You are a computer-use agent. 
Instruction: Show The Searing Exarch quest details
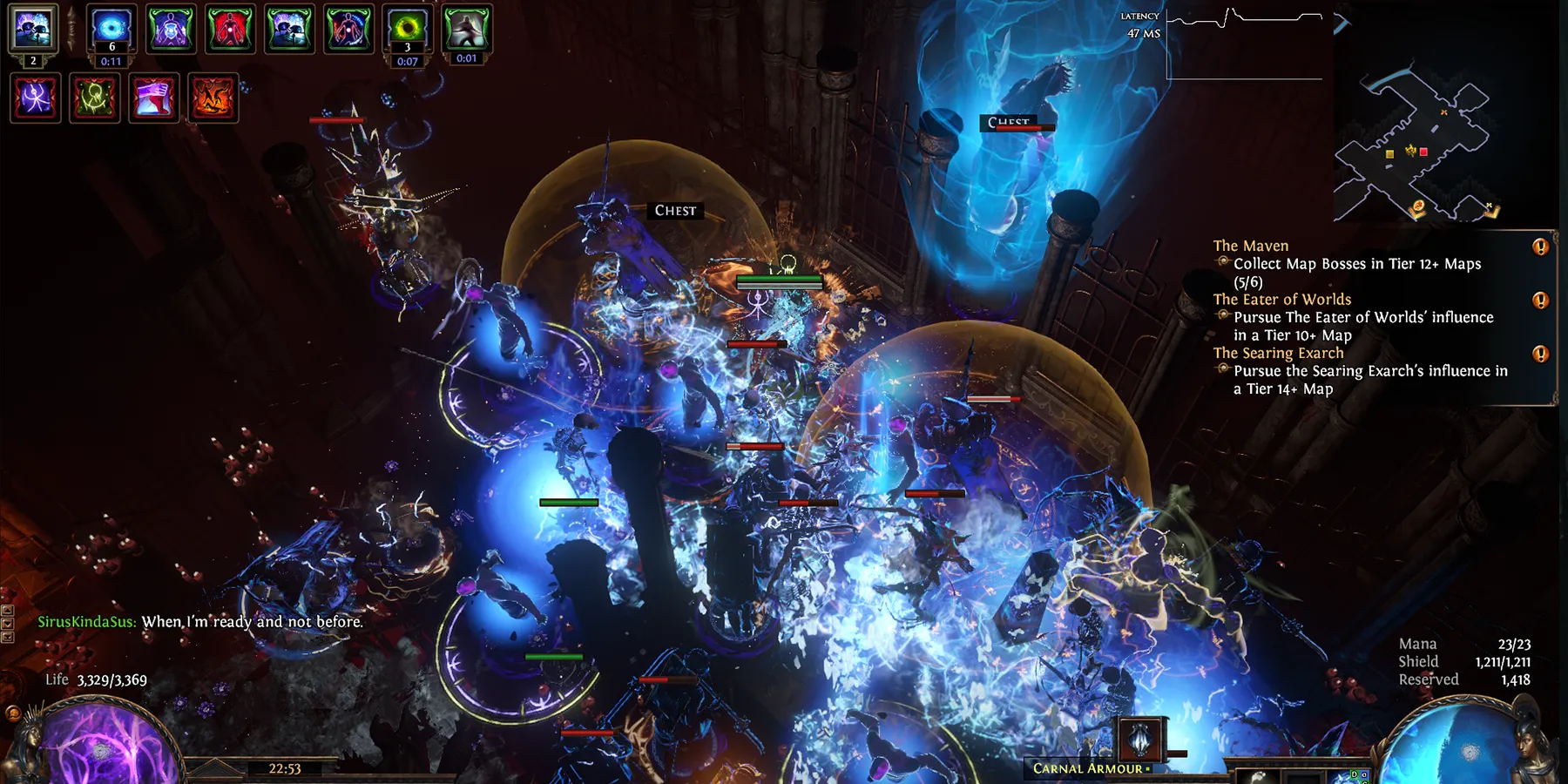tap(1278, 353)
